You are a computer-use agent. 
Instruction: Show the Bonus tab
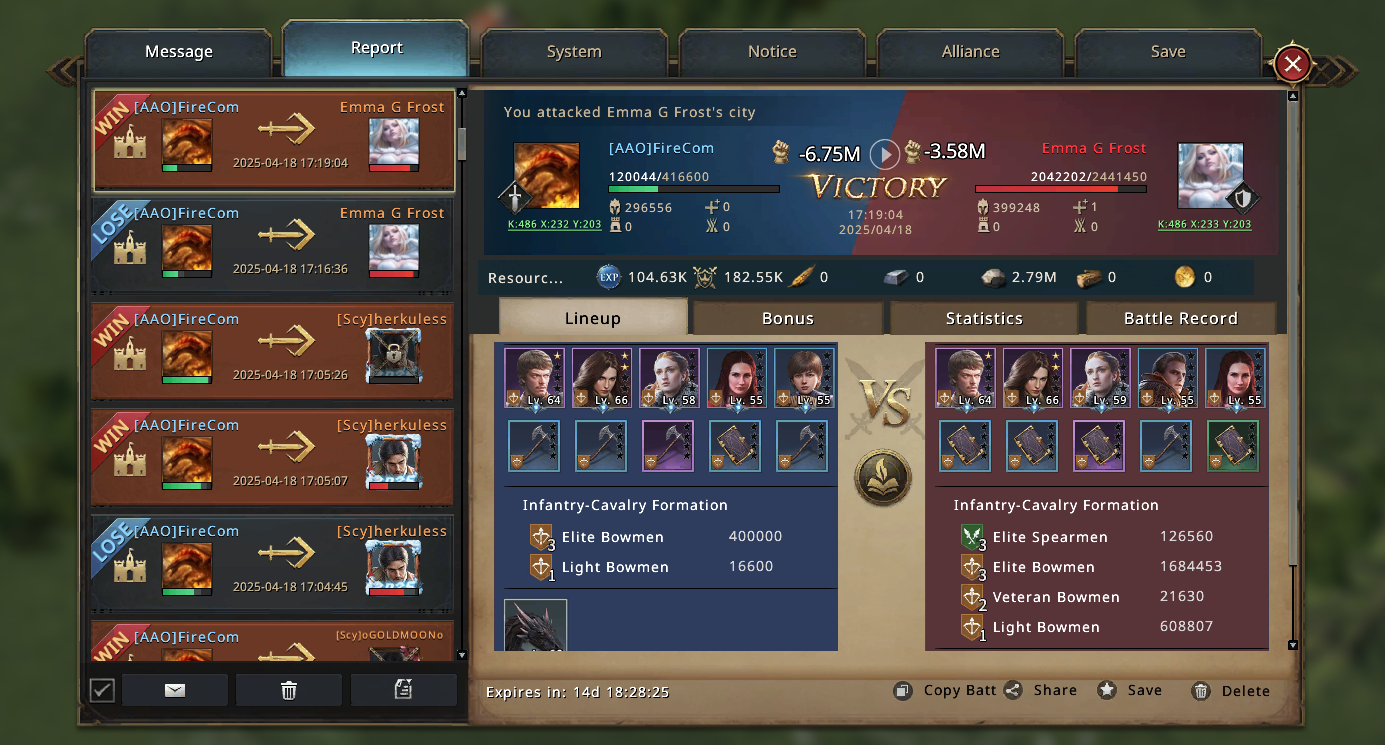(x=788, y=318)
